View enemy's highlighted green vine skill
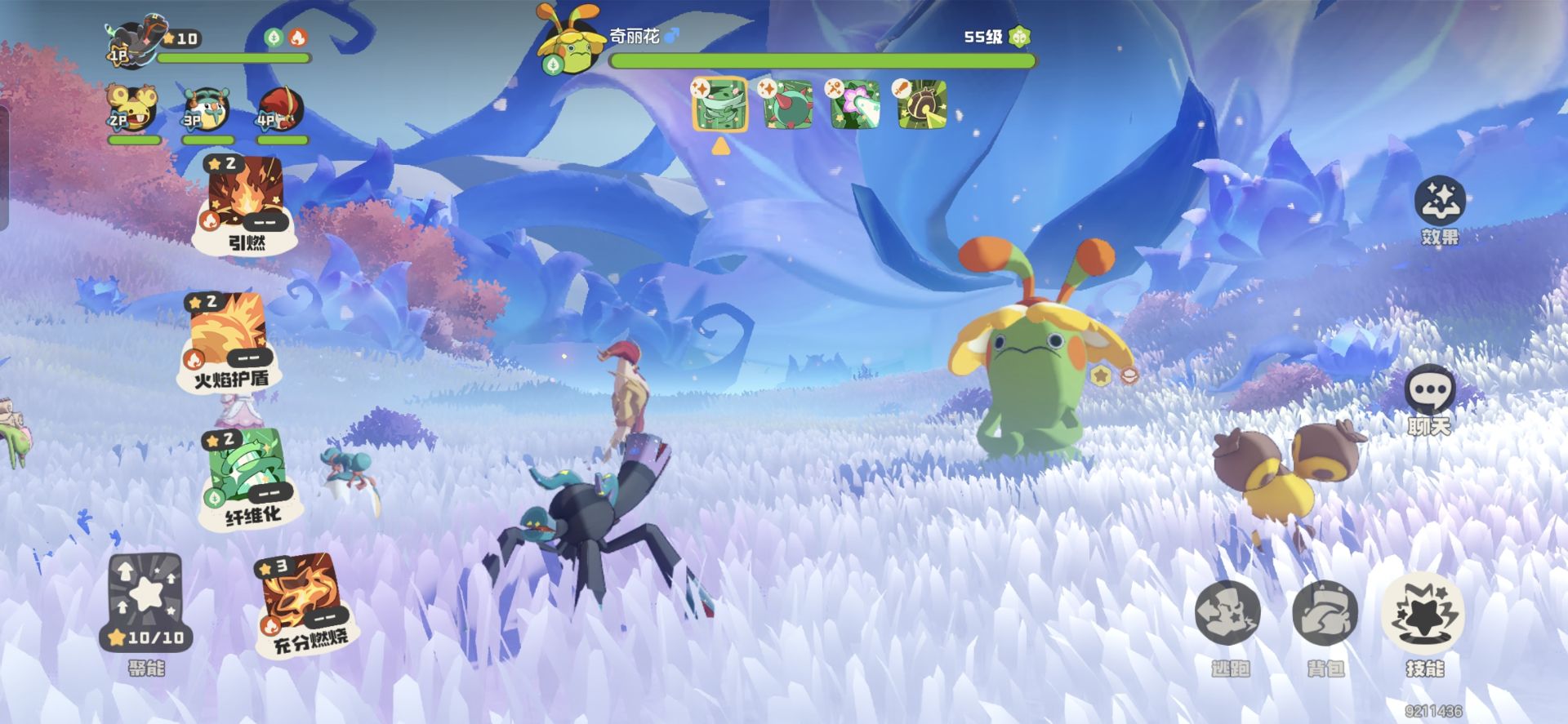 click(x=719, y=104)
